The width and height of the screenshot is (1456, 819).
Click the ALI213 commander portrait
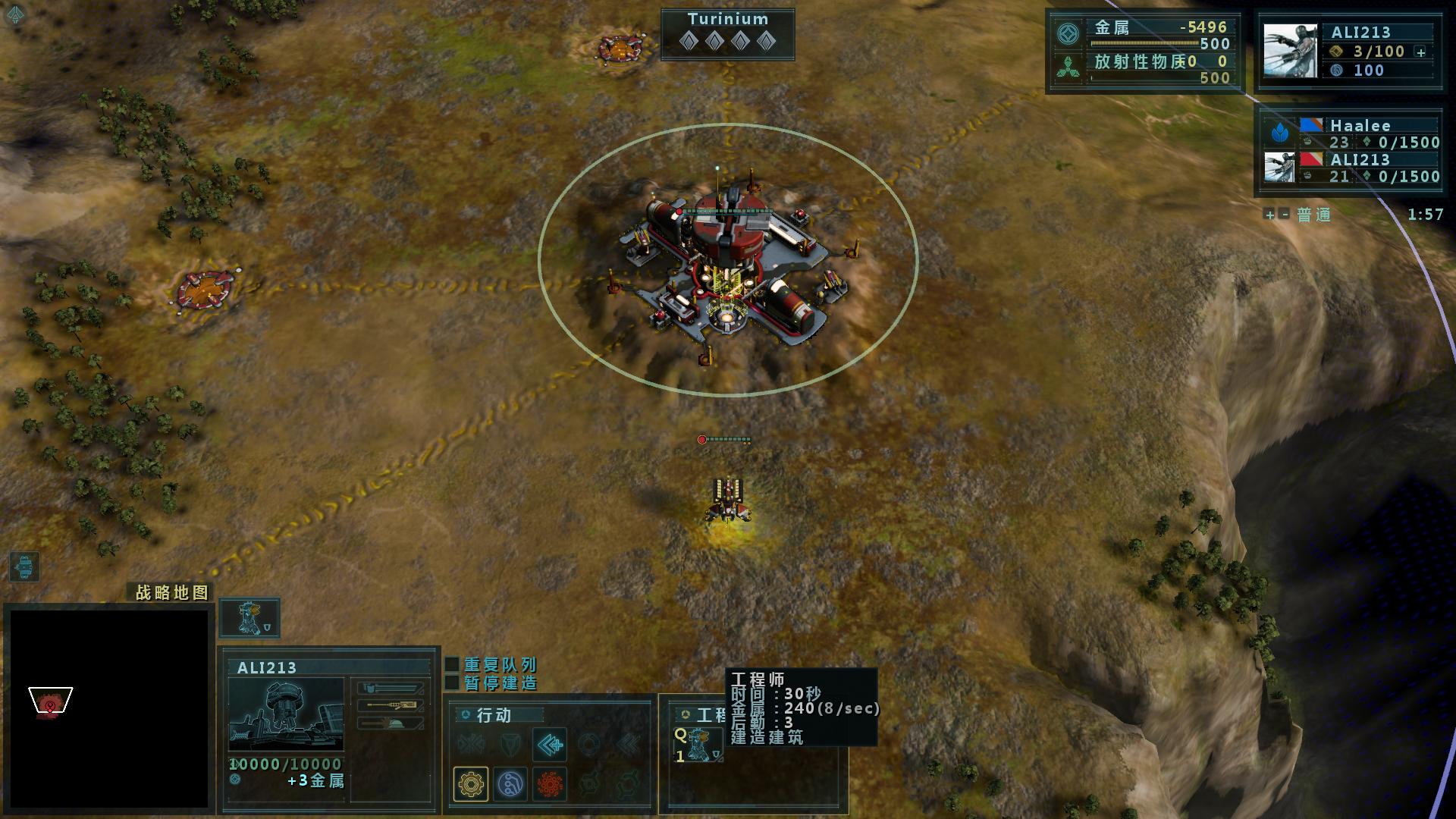click(1288, 51)
